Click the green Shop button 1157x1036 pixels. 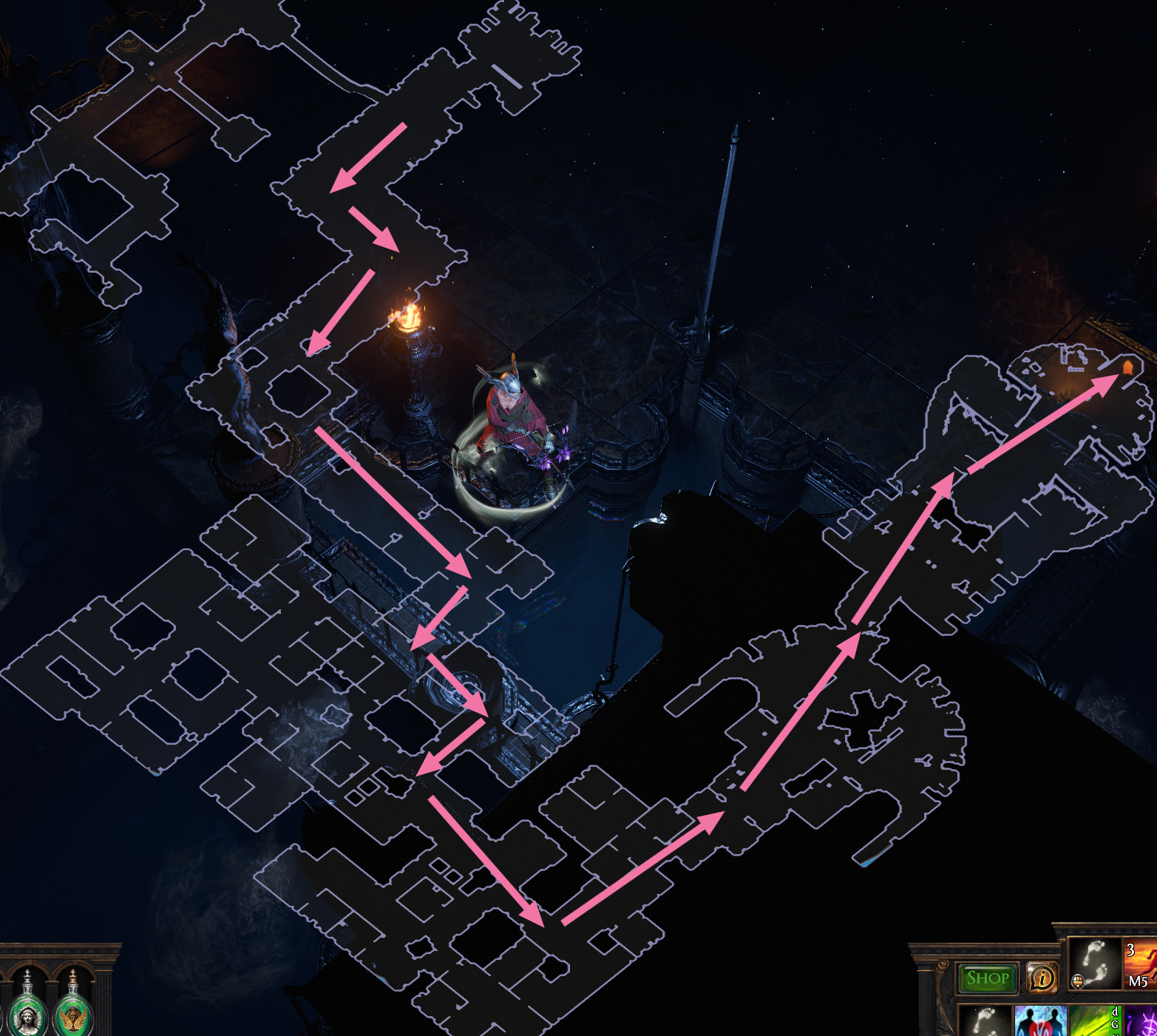[x=987, y=977]
